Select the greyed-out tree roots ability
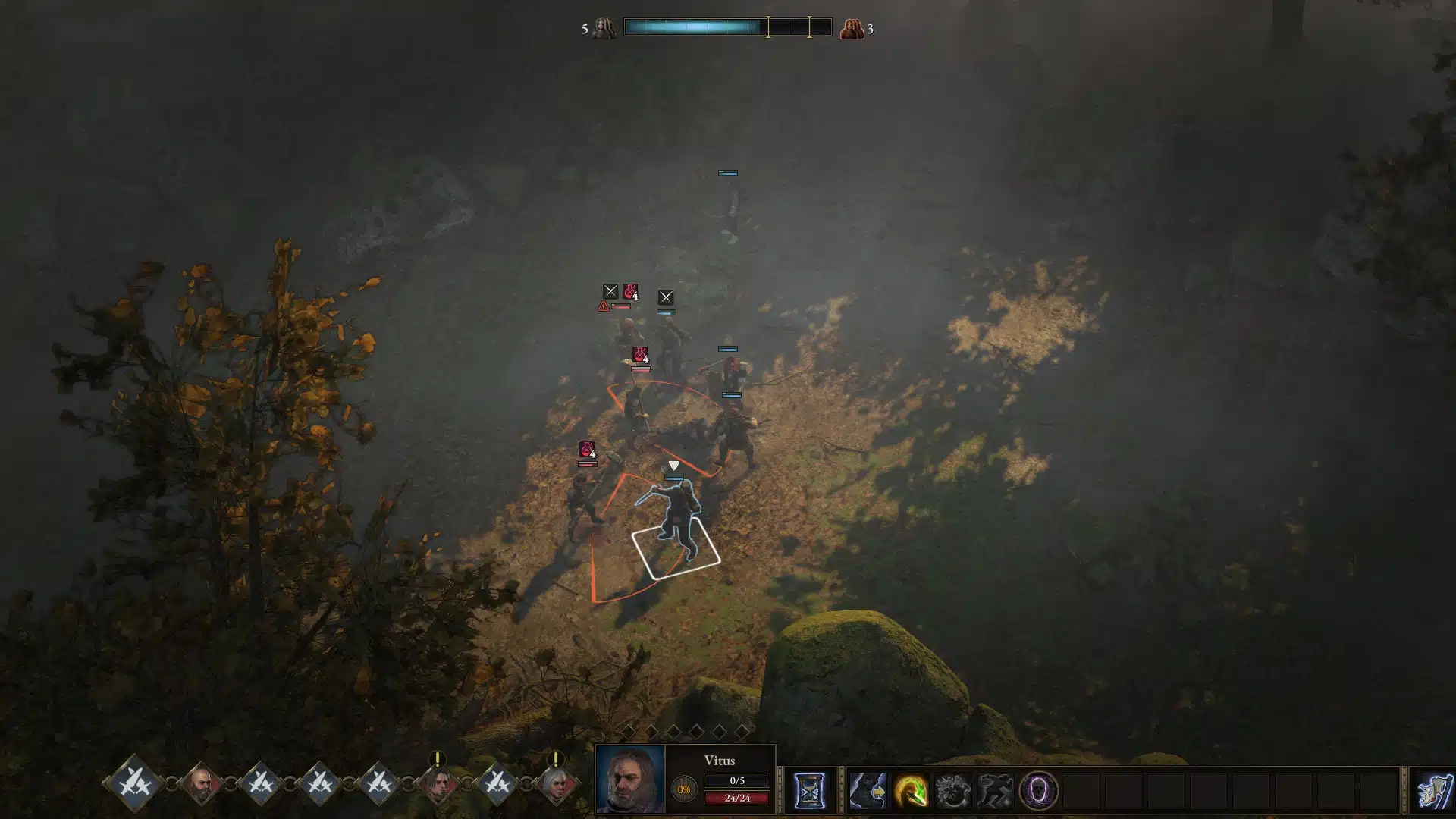 pyautogui.click(x=952, y=791)
